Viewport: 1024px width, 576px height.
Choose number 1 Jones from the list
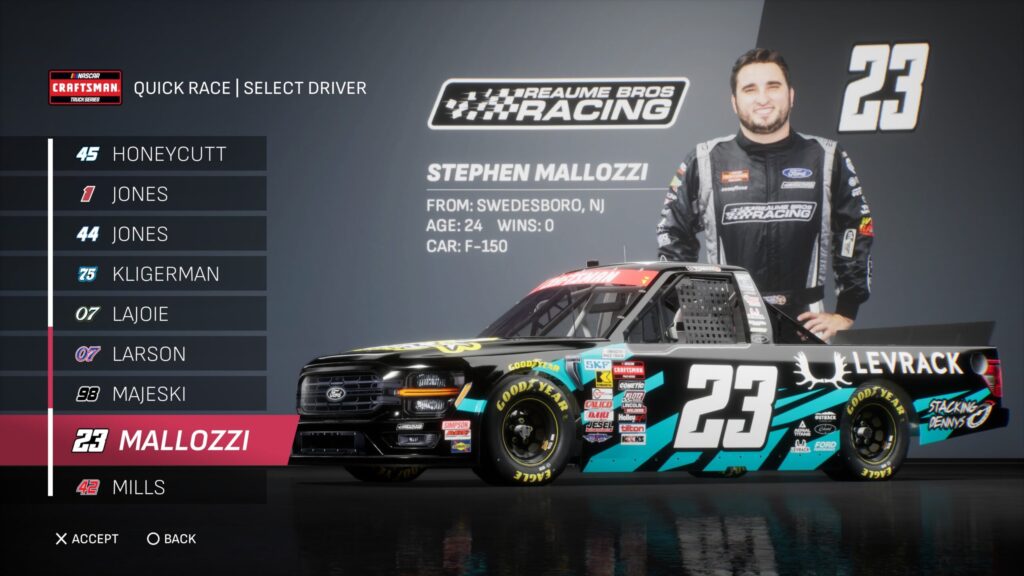(160, 194)
